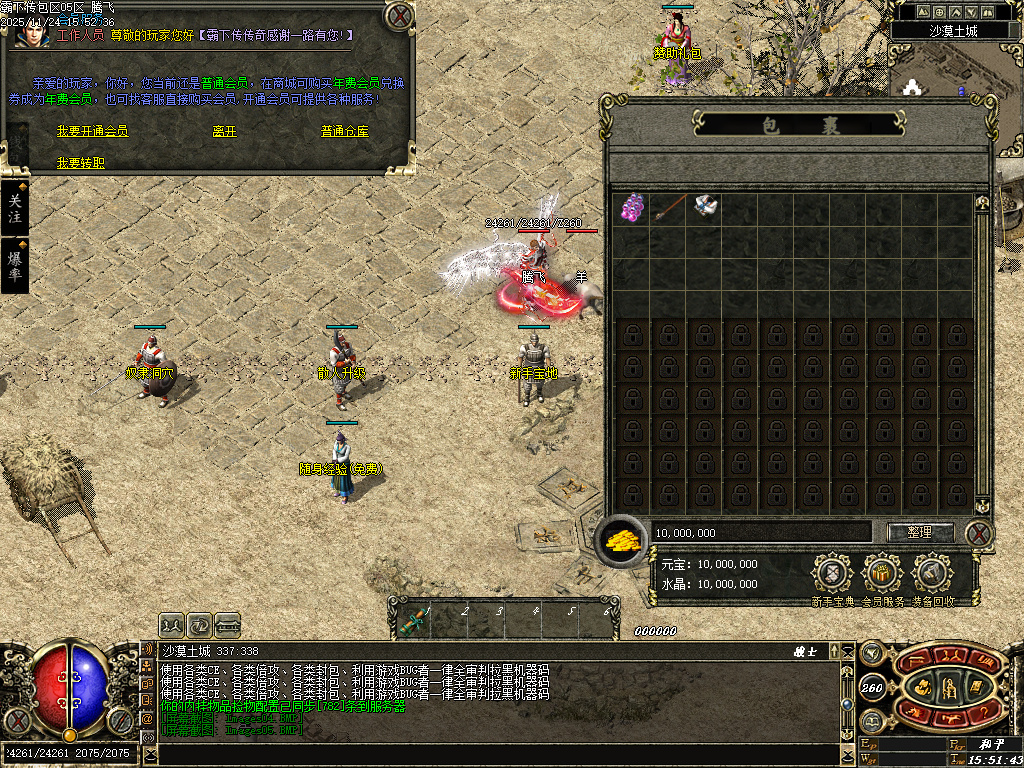
Task: Close the 包裹 inventory panel
Action: (x=979, y=532)
